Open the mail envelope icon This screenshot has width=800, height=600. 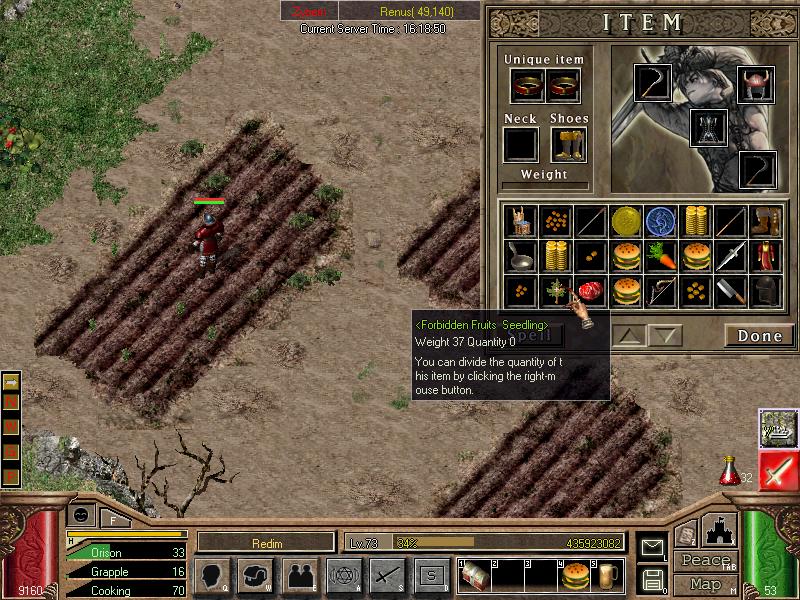pyautogui.click(x=652, y=547)
